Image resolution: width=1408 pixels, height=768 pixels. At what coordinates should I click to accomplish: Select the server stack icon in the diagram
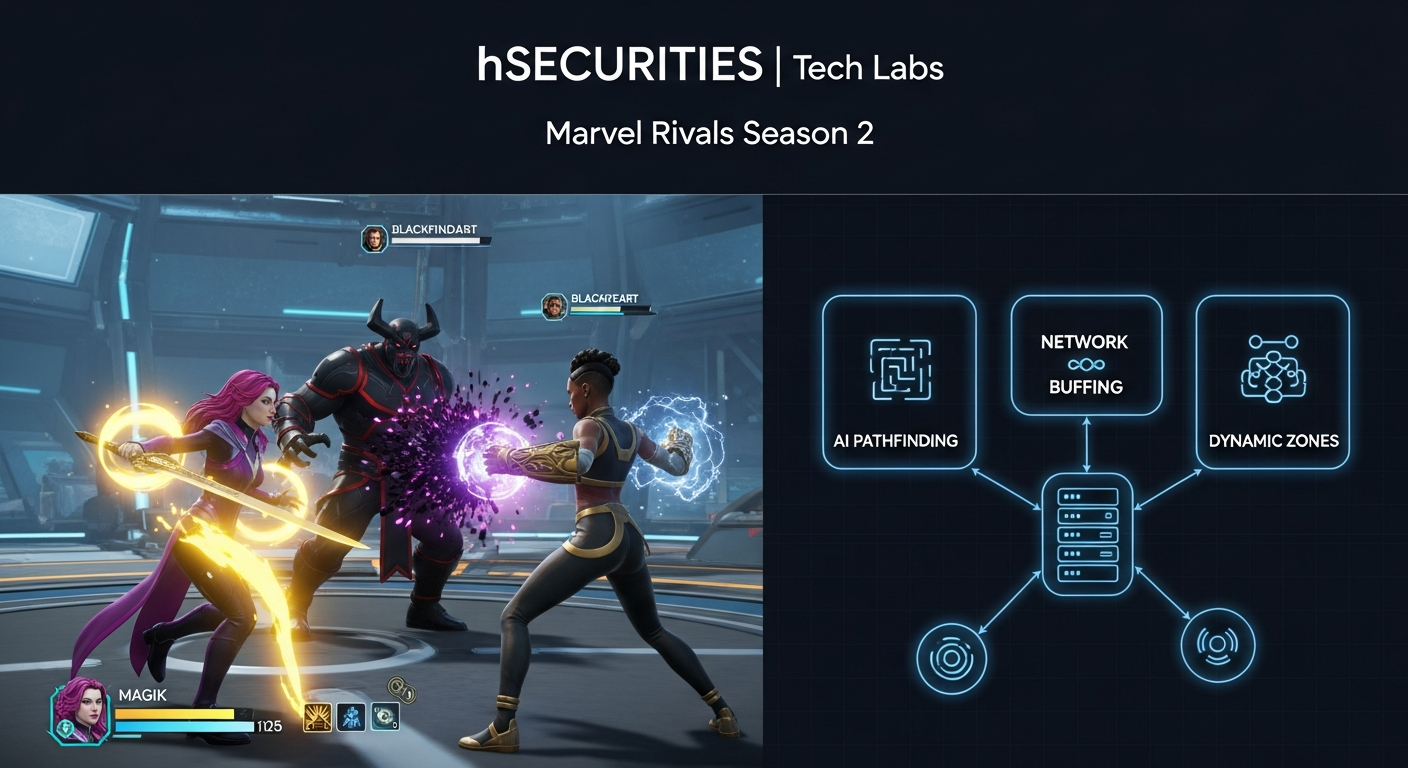pos(1086,536)
